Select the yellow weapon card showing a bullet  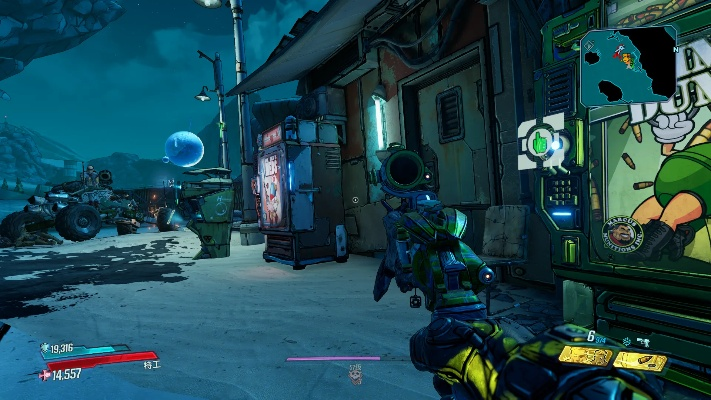pyautogui.click(x=640, y=359)
